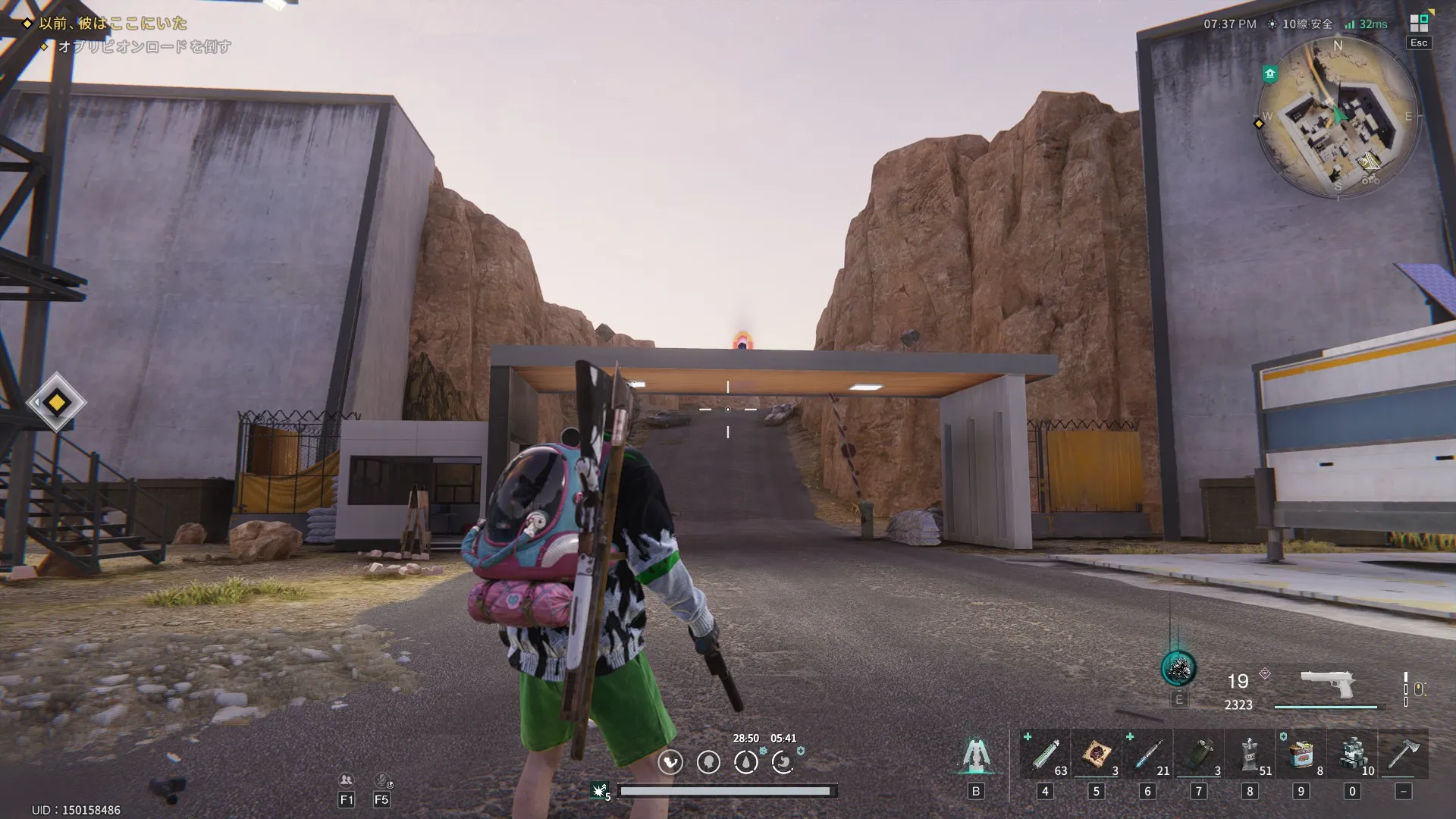Screen dimensions: 1456x819
Task: Use the canned food slot
Action: point(1301,754)
